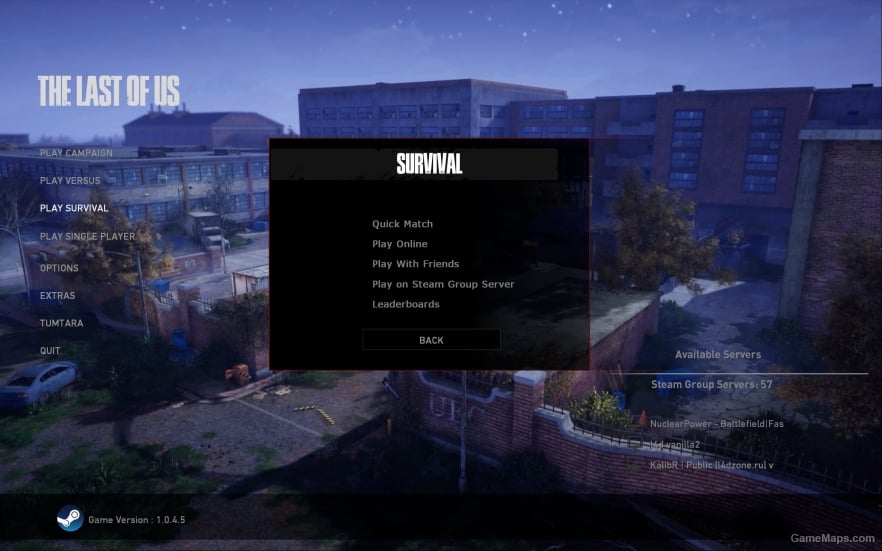Choose Play Versus mode
882x551 pixels.
[x=70, y=181]
